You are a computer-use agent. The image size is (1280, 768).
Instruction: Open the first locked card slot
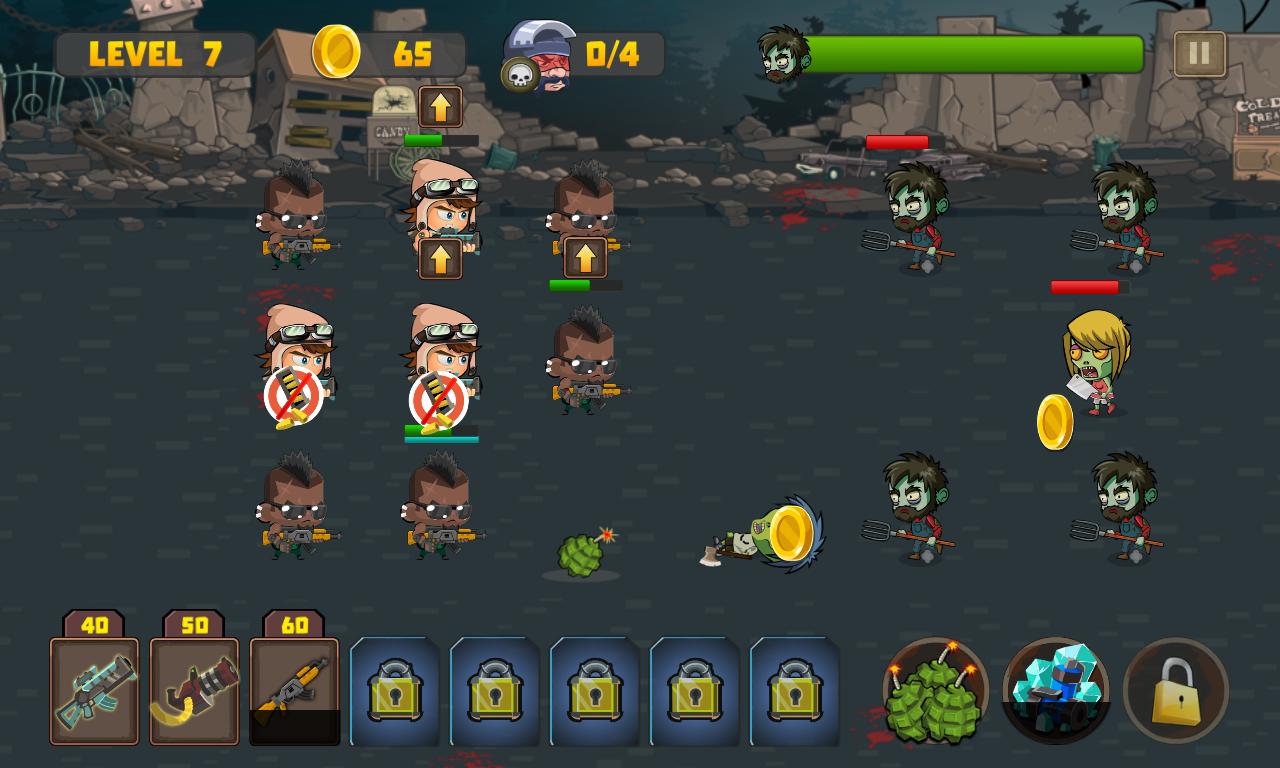pyautogui.click(x=396, y=690)
